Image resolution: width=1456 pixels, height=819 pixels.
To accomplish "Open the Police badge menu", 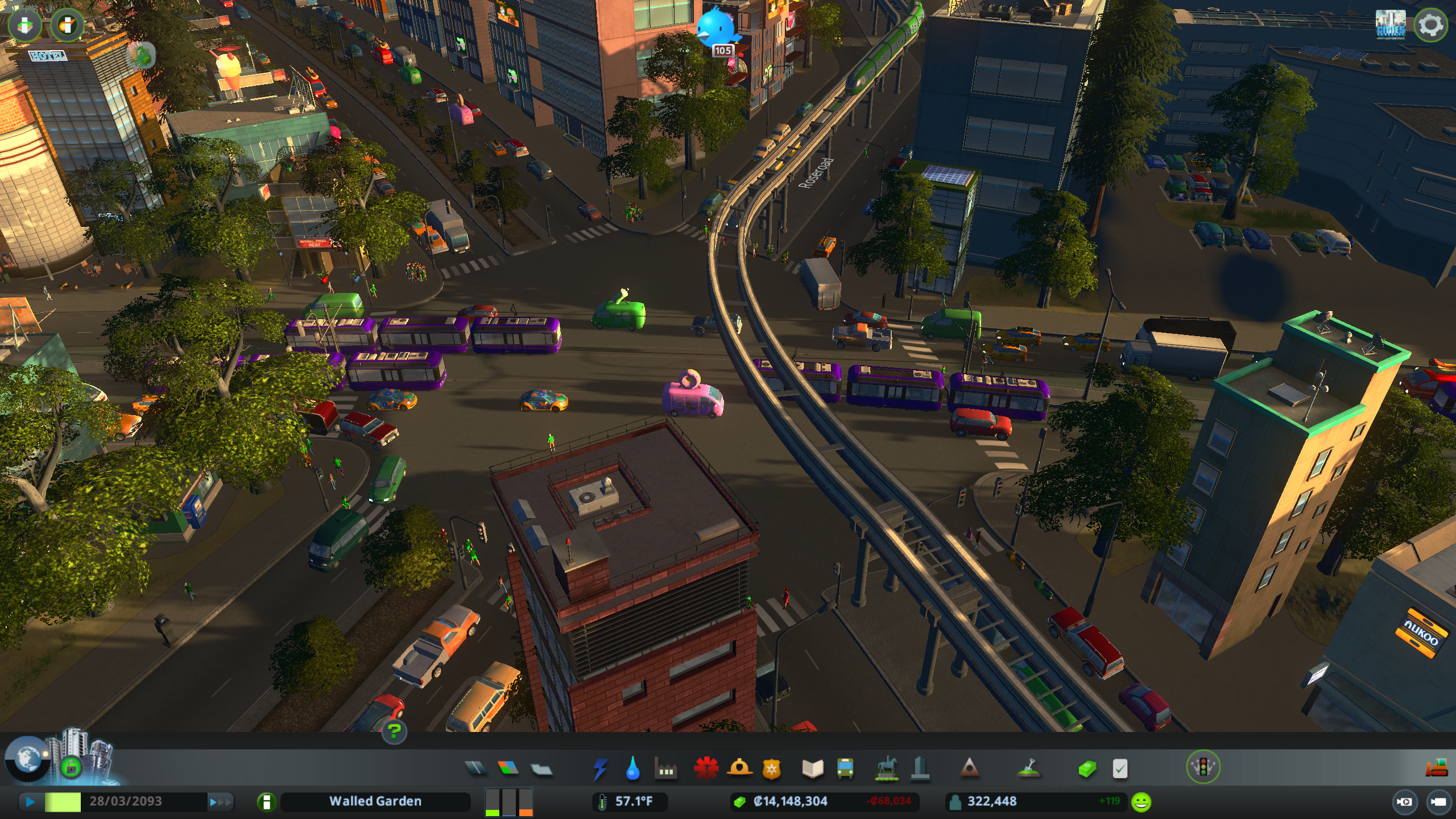I will click(x=772, y=769).
